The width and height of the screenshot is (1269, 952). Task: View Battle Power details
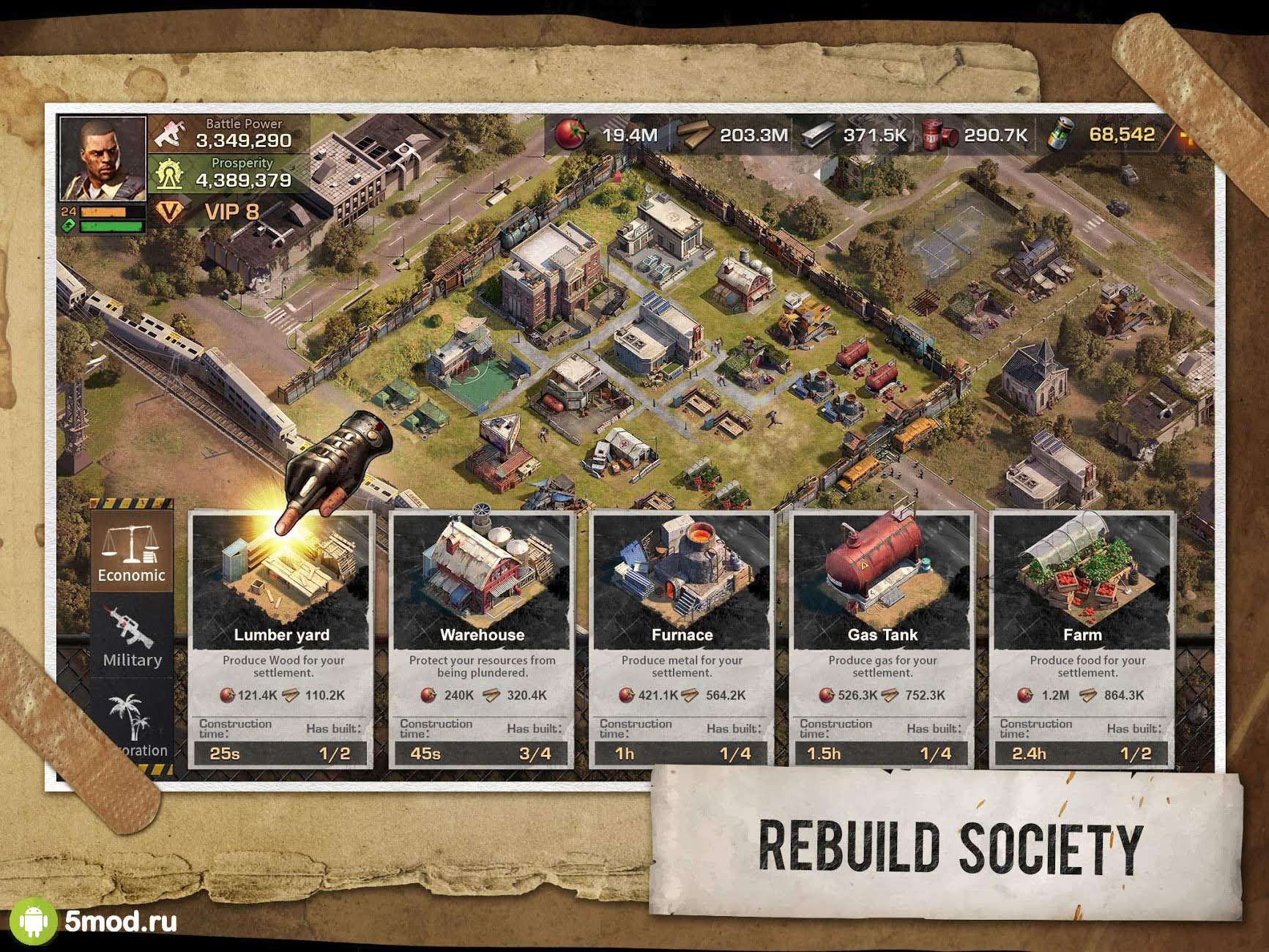tap(231, 134)
